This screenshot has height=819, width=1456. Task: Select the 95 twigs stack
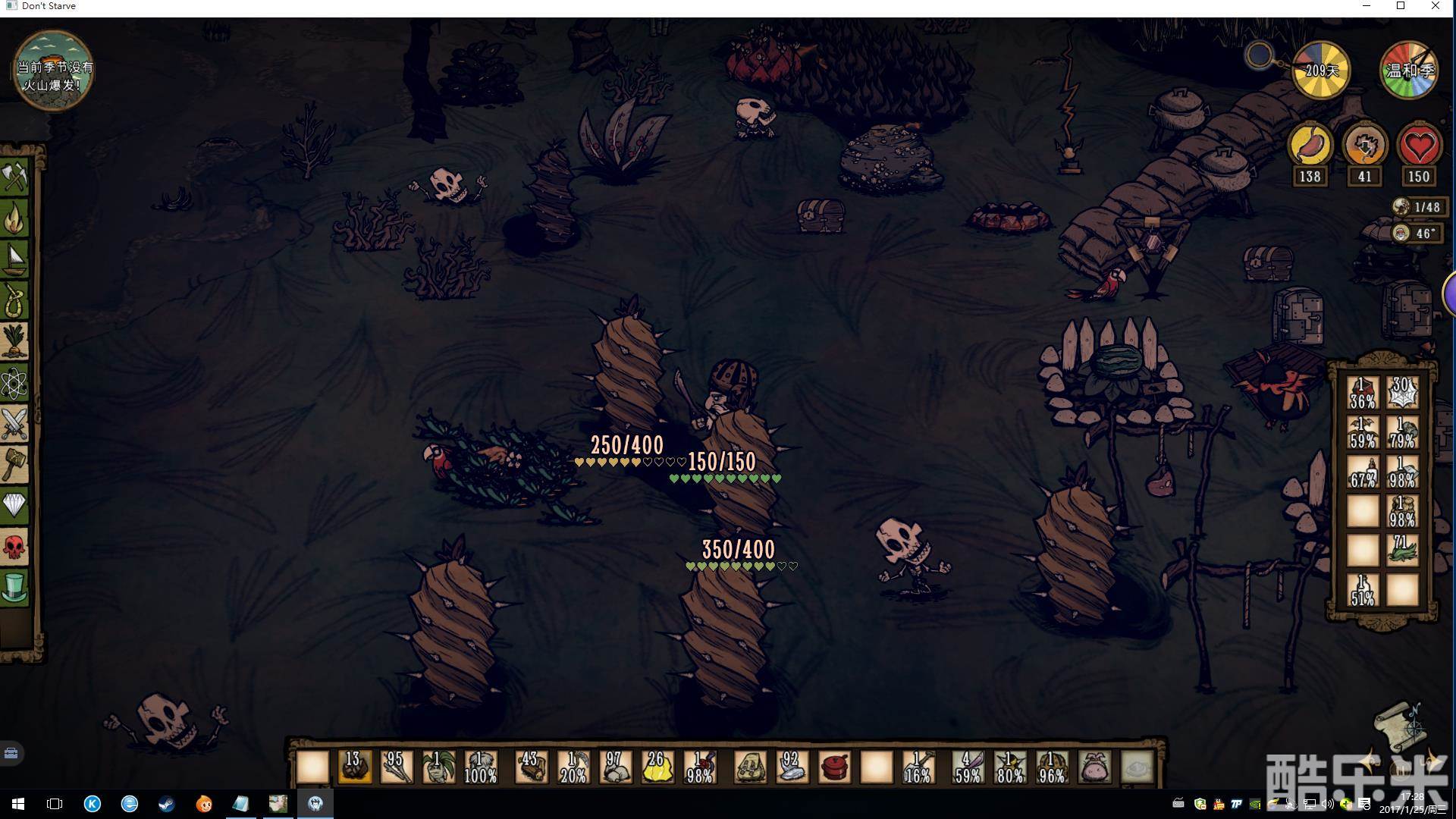coord(396,767)
